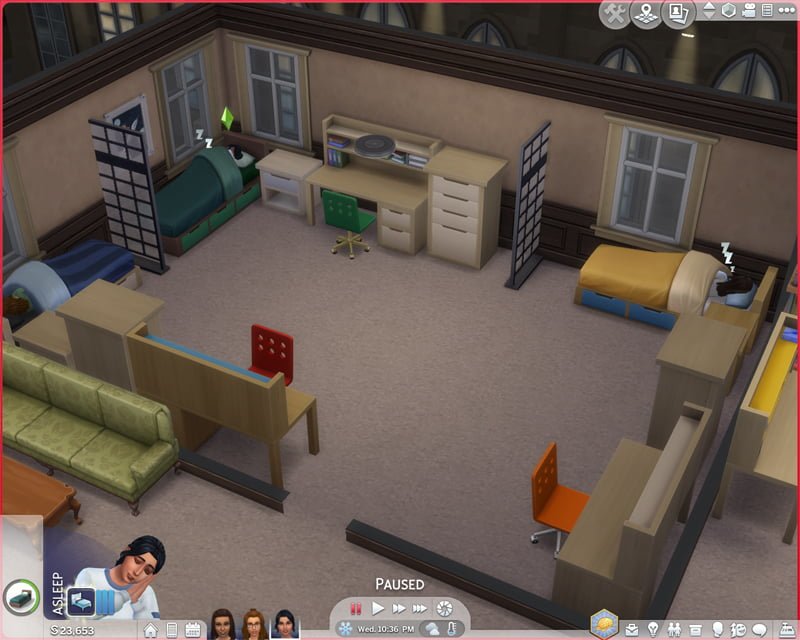Select the sleeping bed action in queue
This screenshot has height=640, width=800.
82,601
